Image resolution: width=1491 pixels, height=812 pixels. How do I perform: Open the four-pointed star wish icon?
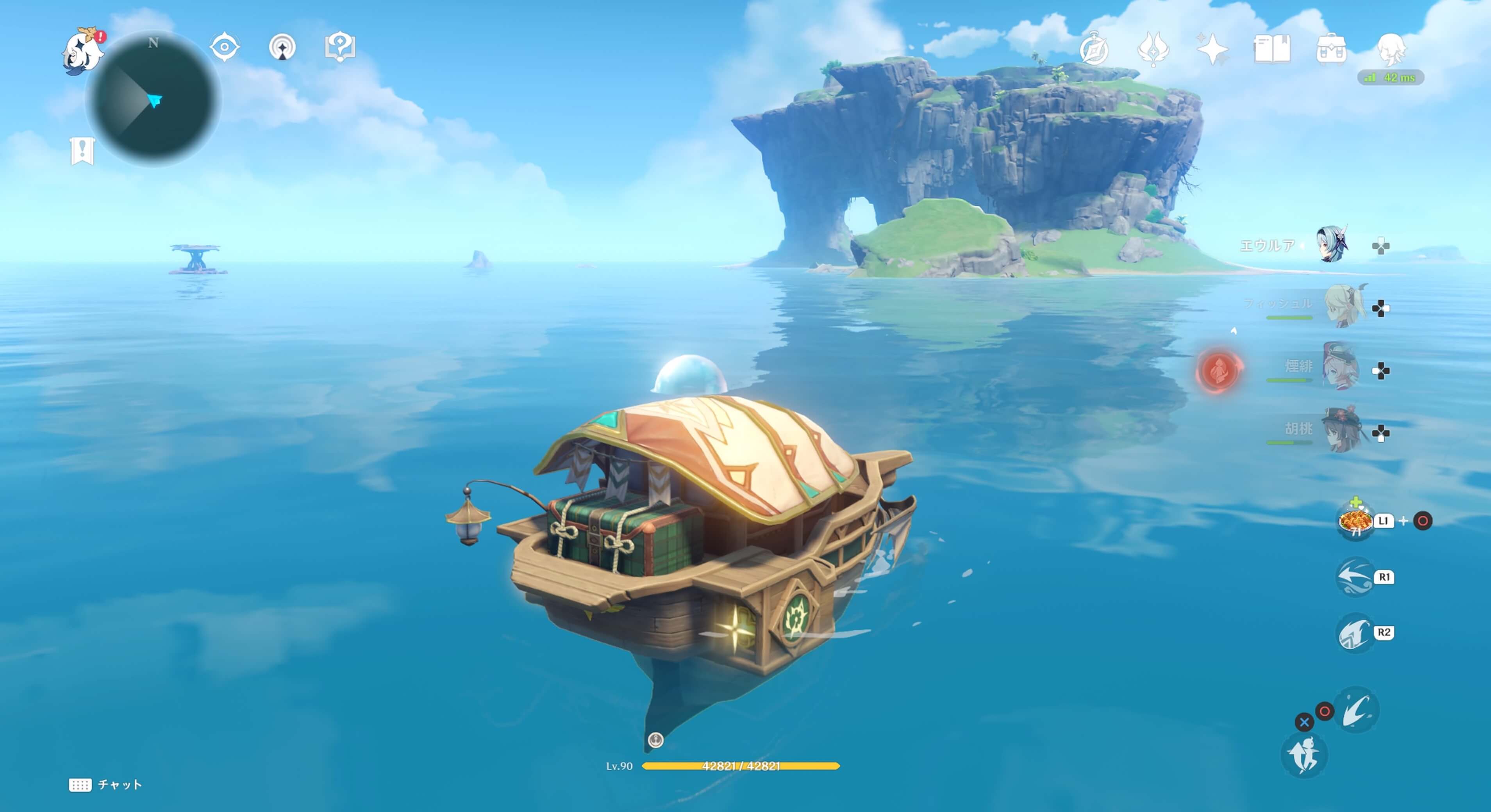coord(1211,48)
